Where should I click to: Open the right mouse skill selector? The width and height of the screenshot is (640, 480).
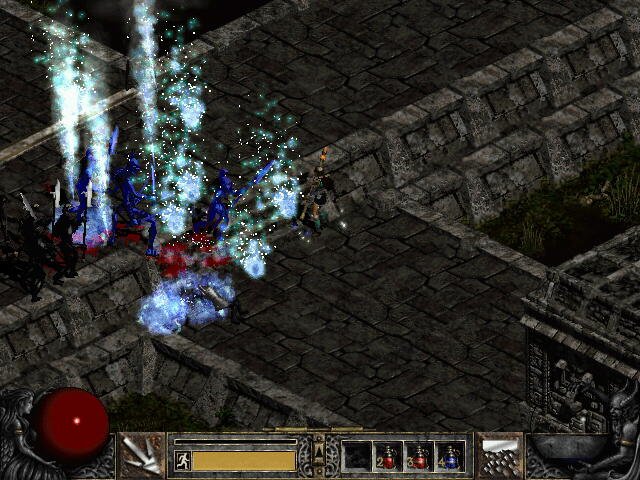coord(499,455)
